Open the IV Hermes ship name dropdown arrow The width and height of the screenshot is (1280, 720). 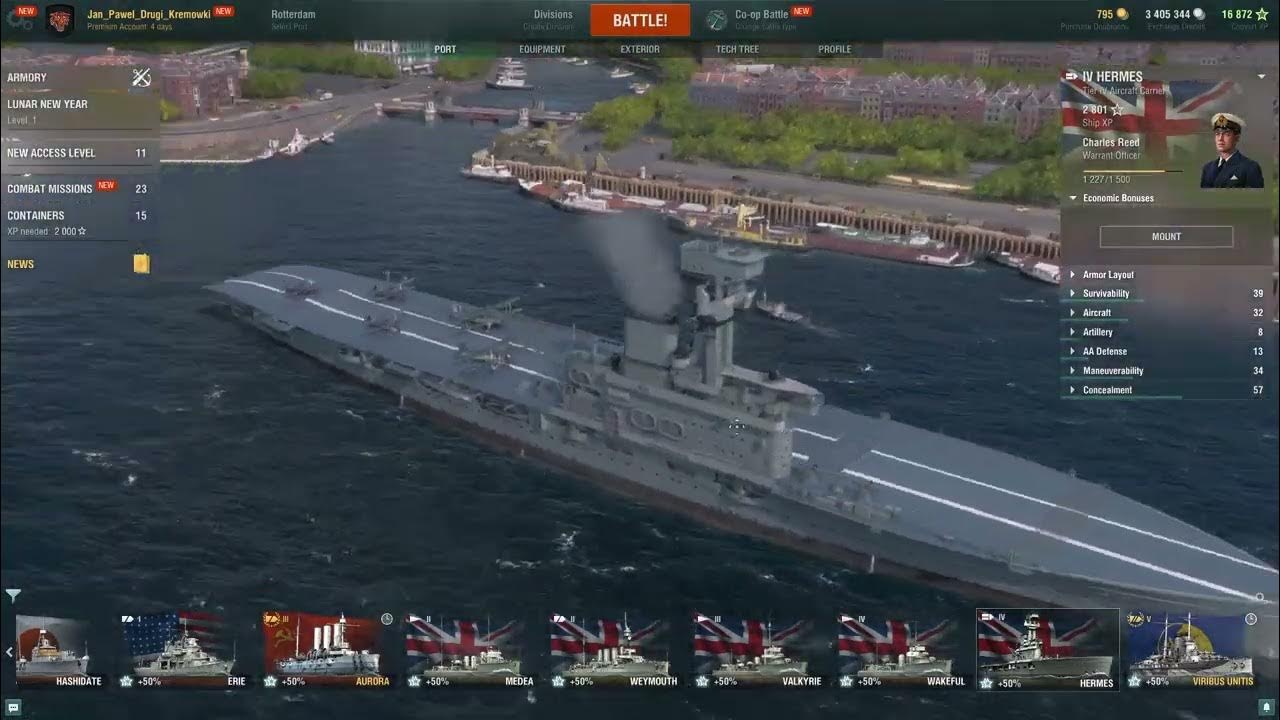(x=1262, y=75)
